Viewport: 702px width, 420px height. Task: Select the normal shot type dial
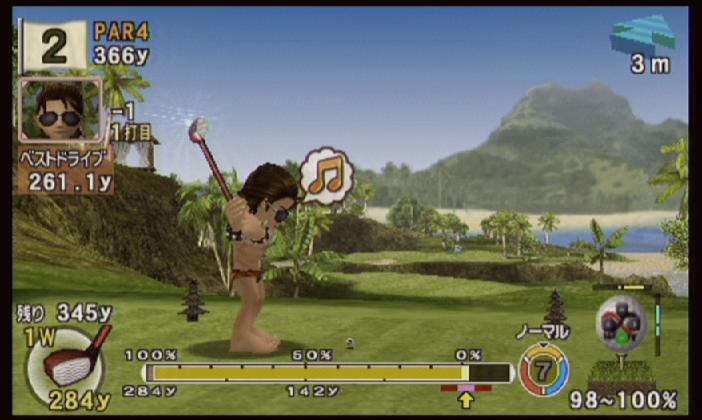coord(543,368)
